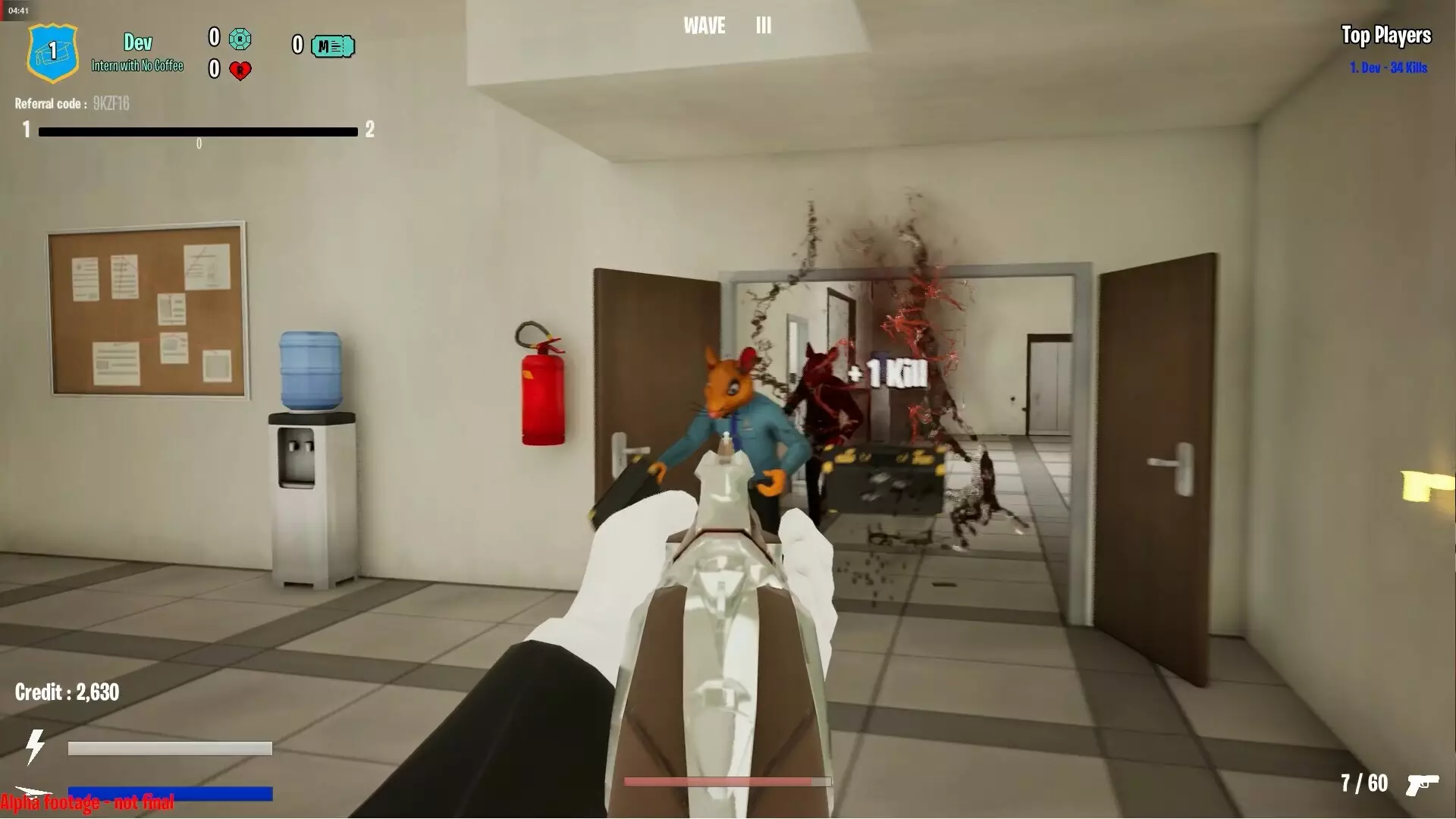
Task: Click the red heart lives icon
Action: tap(241, 71)
